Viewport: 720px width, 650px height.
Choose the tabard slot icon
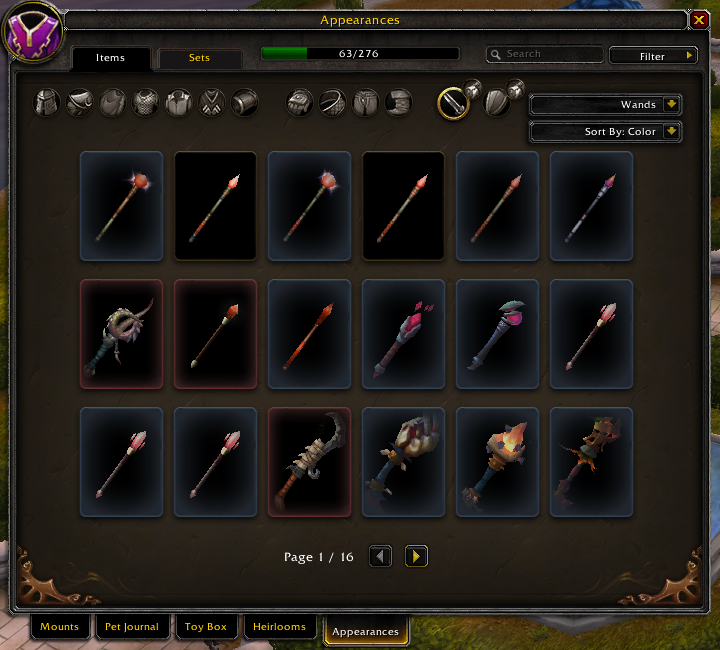click(x=212, y=102)
